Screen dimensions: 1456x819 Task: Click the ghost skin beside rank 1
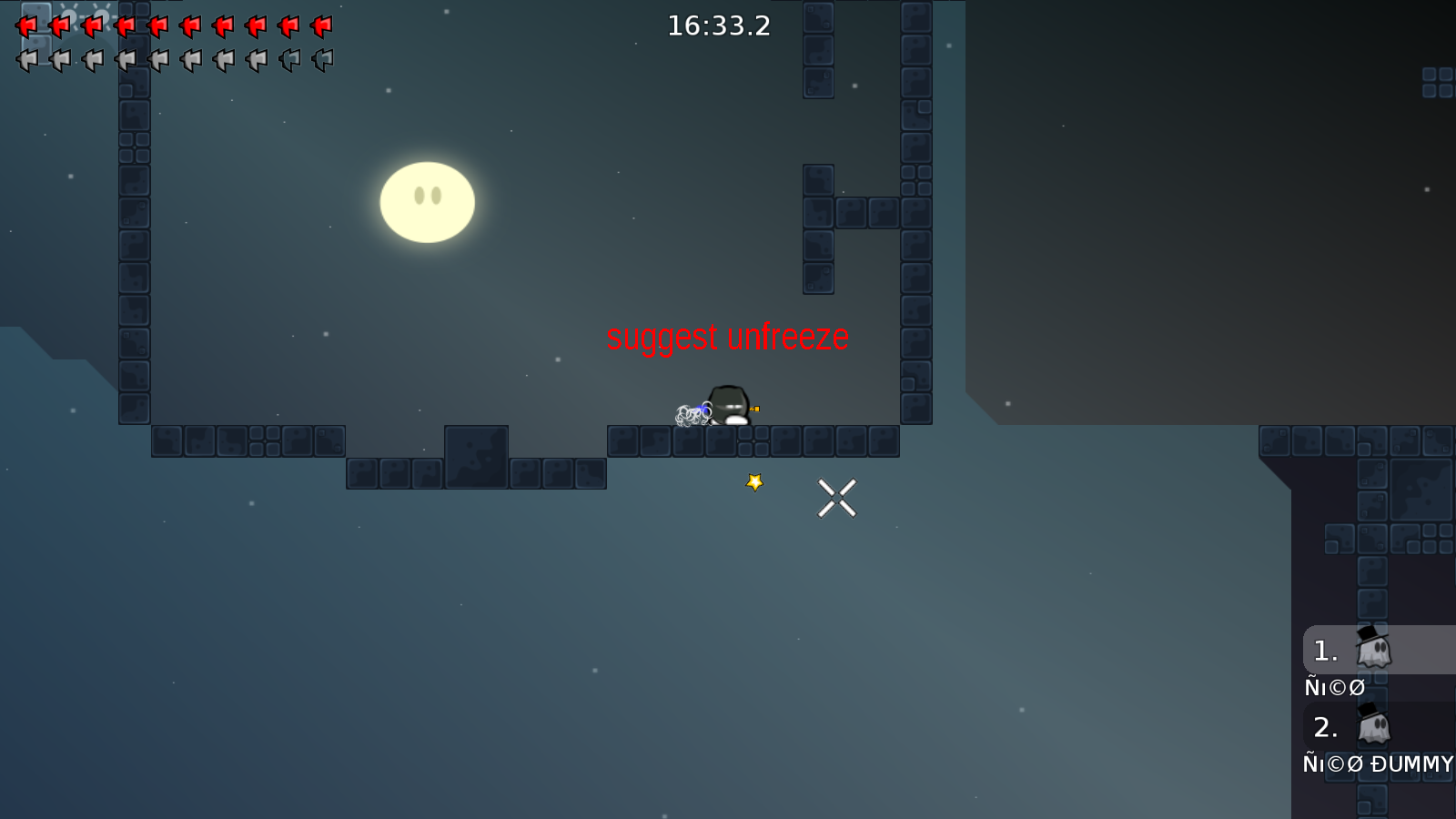coord(1374,650)
